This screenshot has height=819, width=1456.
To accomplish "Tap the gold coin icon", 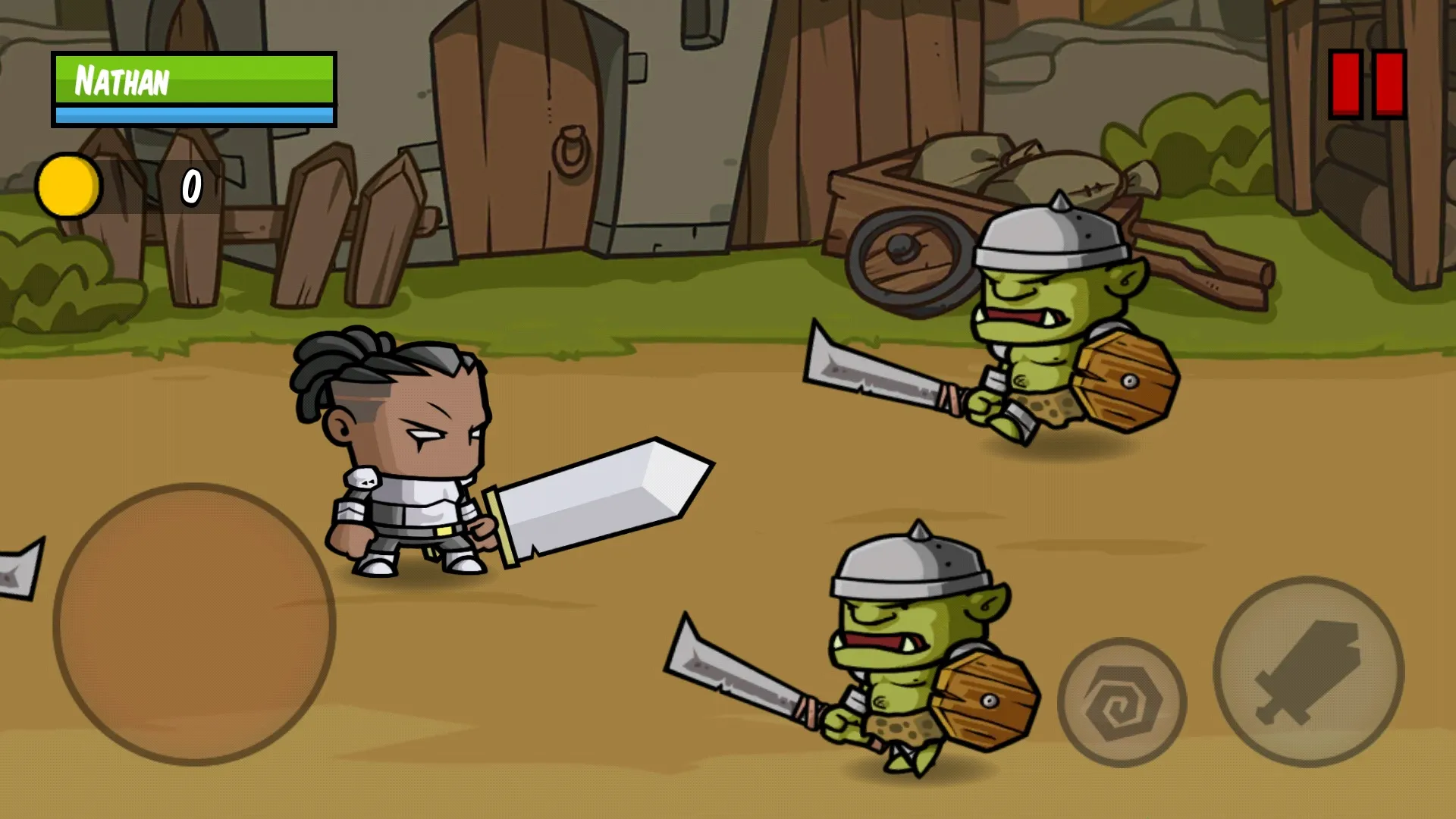I will [68, 184].
